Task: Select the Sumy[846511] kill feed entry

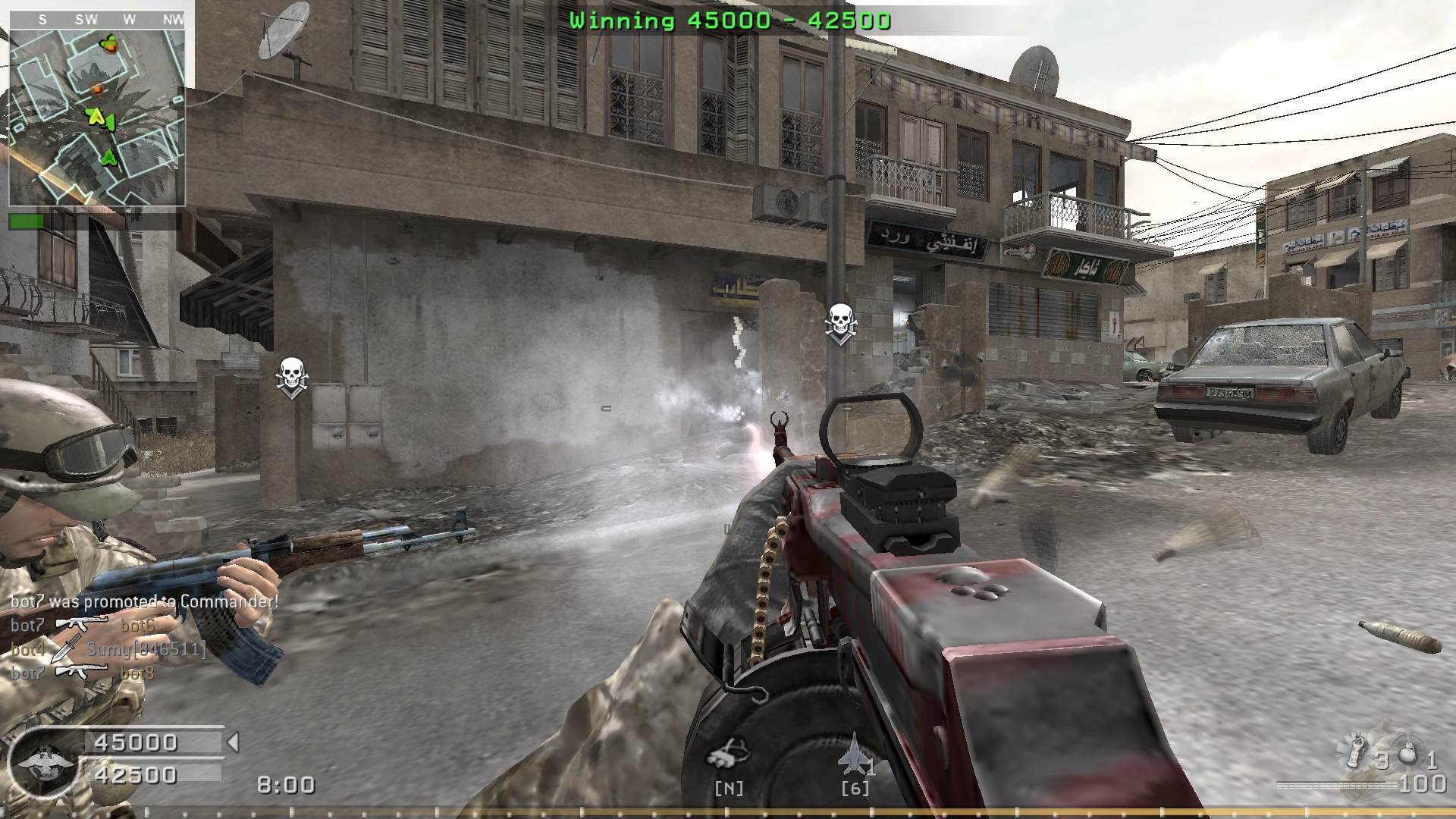Action: click(146, 649)
